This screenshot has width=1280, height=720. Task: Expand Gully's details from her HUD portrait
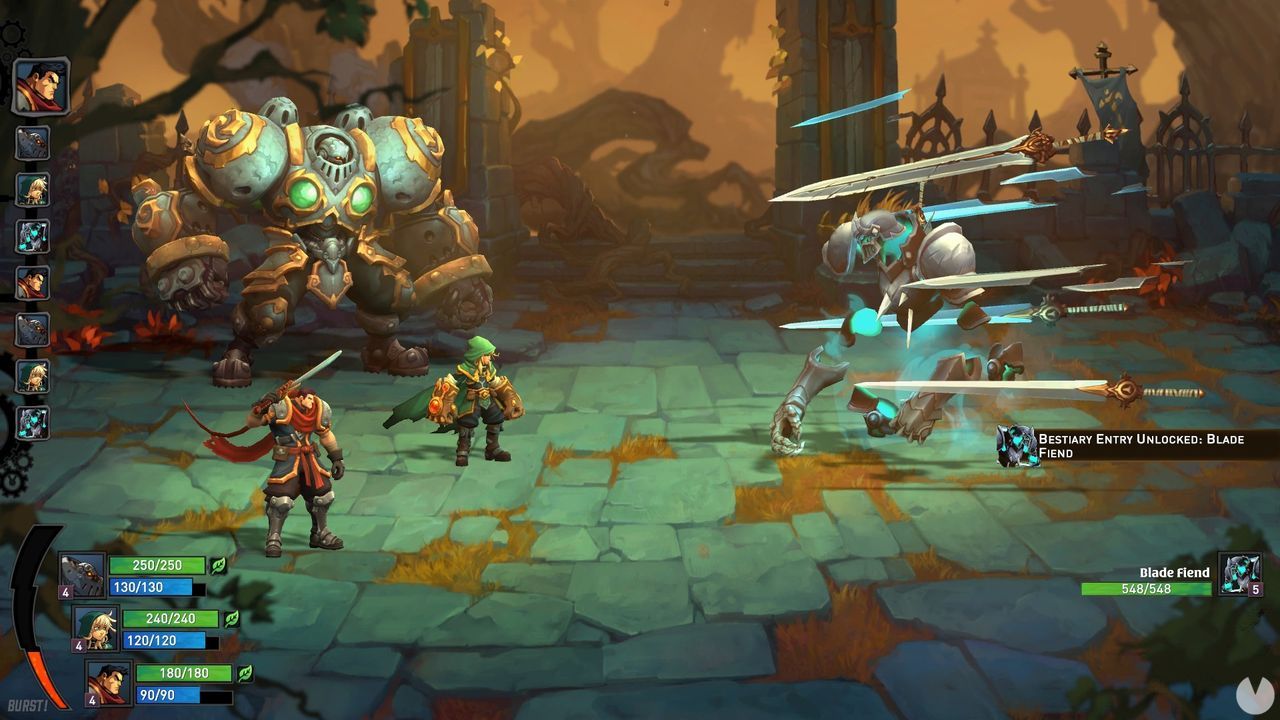click(x=96, y=629)
